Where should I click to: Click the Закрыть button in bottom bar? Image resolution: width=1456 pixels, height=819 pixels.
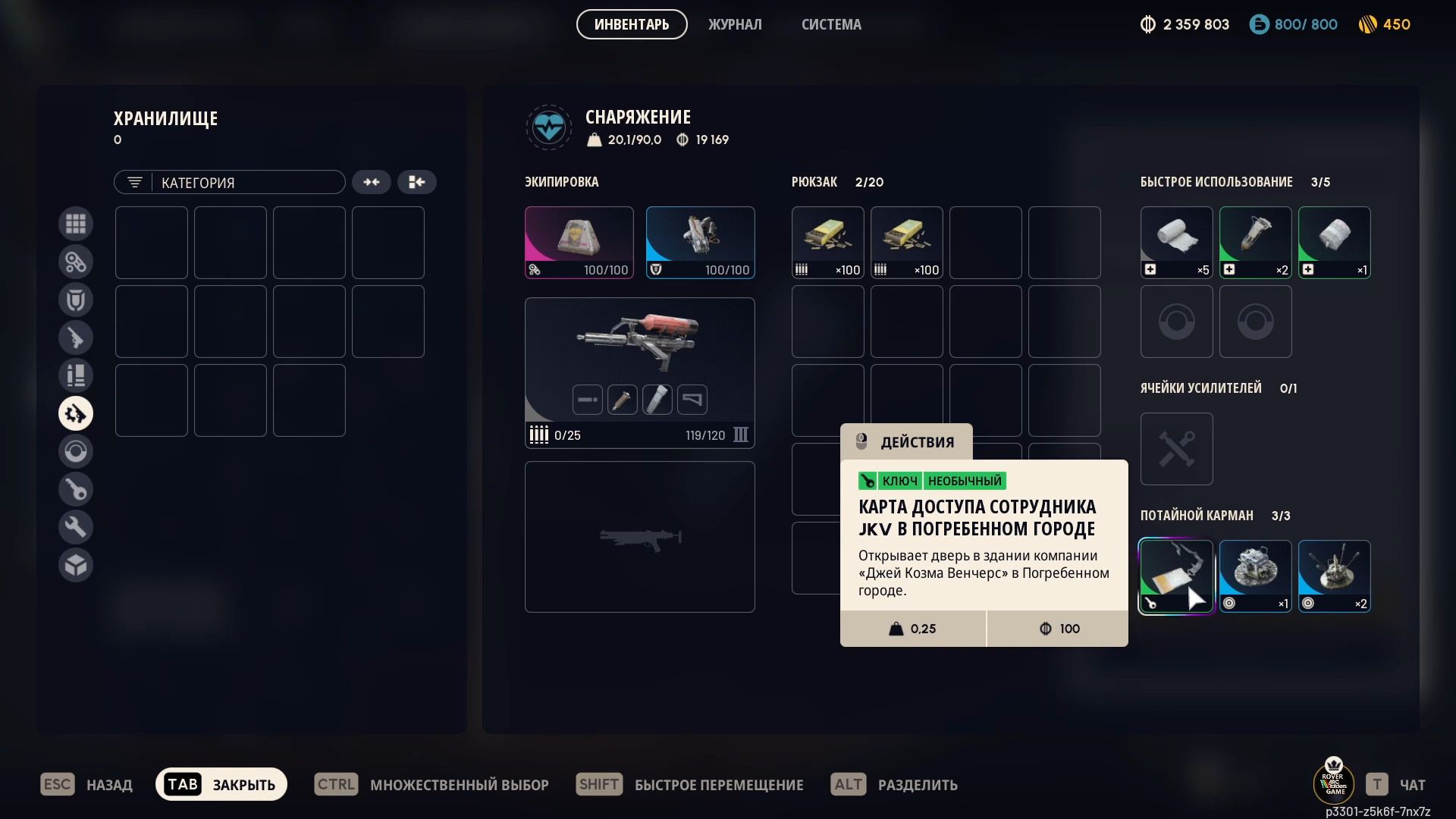pos(221,784)
